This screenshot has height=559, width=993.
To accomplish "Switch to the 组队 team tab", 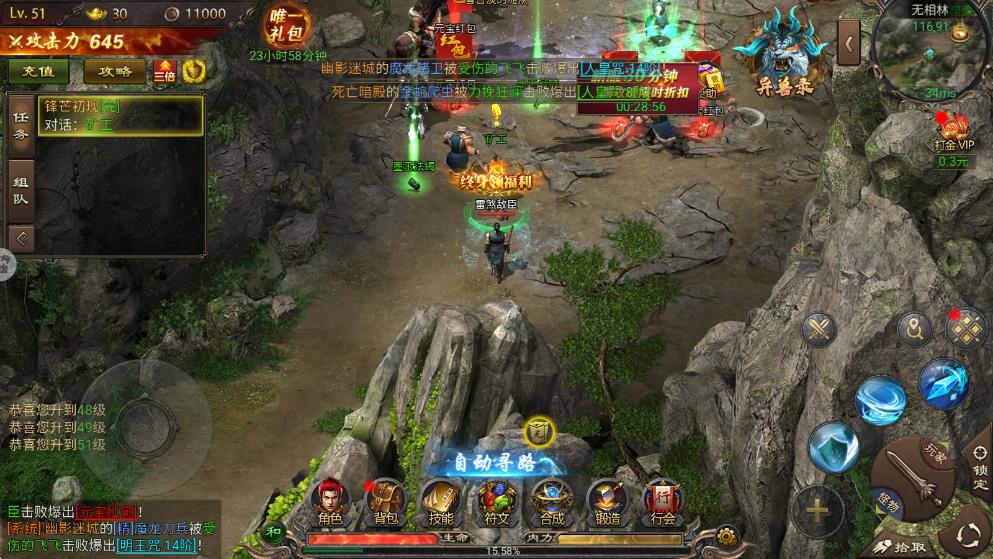I will tap(20, 190).
